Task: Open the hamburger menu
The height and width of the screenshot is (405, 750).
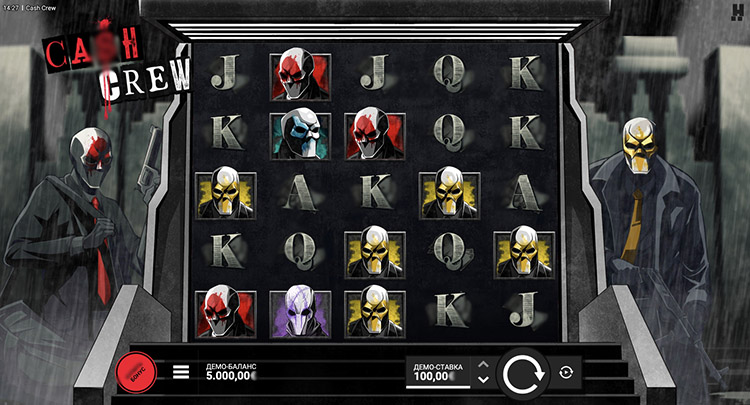Action: pyautogui.click(x=181, y=372)
